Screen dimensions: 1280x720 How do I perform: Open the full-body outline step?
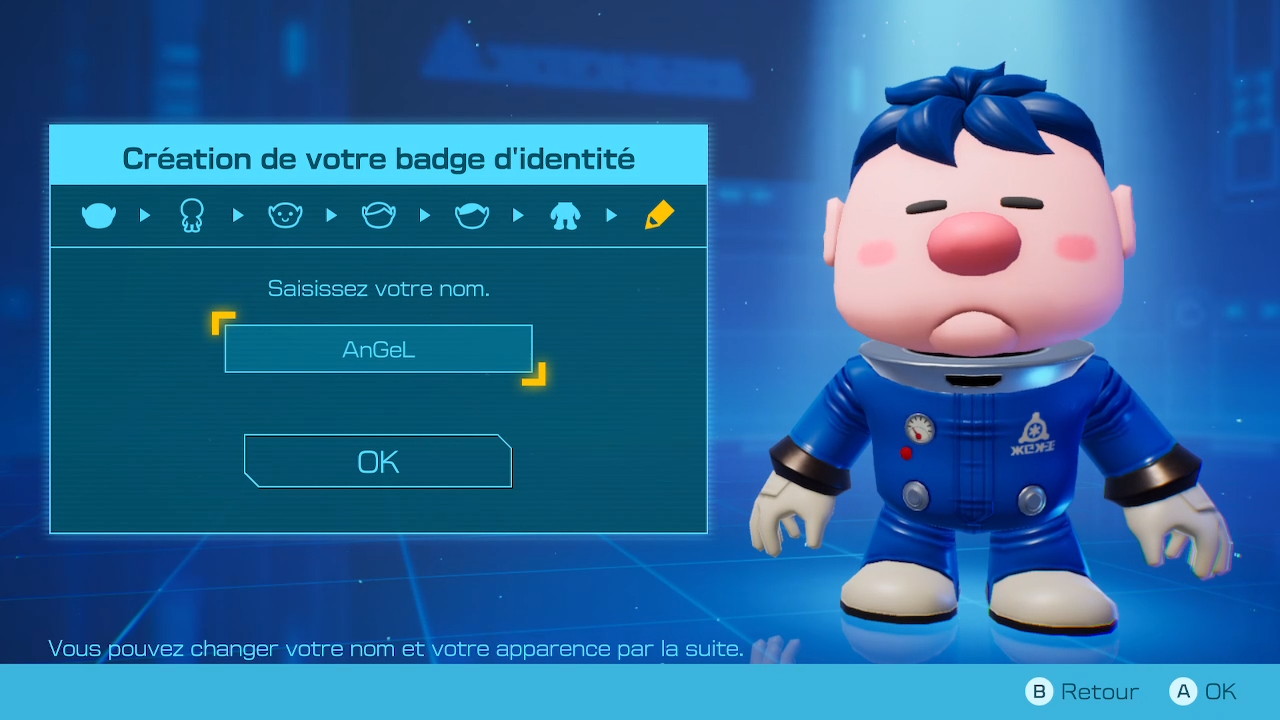[192, 215]
